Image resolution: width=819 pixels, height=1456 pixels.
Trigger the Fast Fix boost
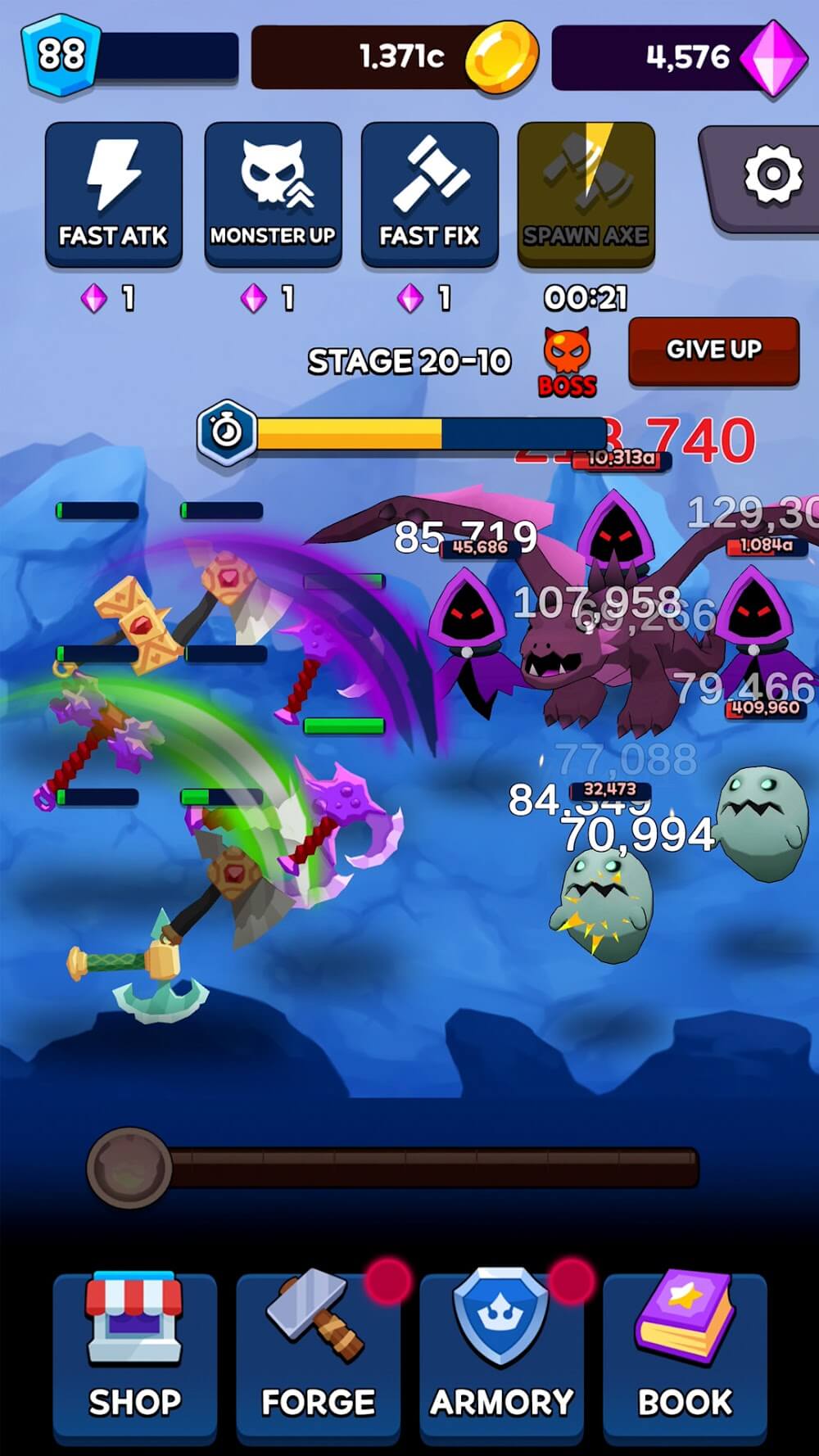pyautogui.click(x=429, y=194)
